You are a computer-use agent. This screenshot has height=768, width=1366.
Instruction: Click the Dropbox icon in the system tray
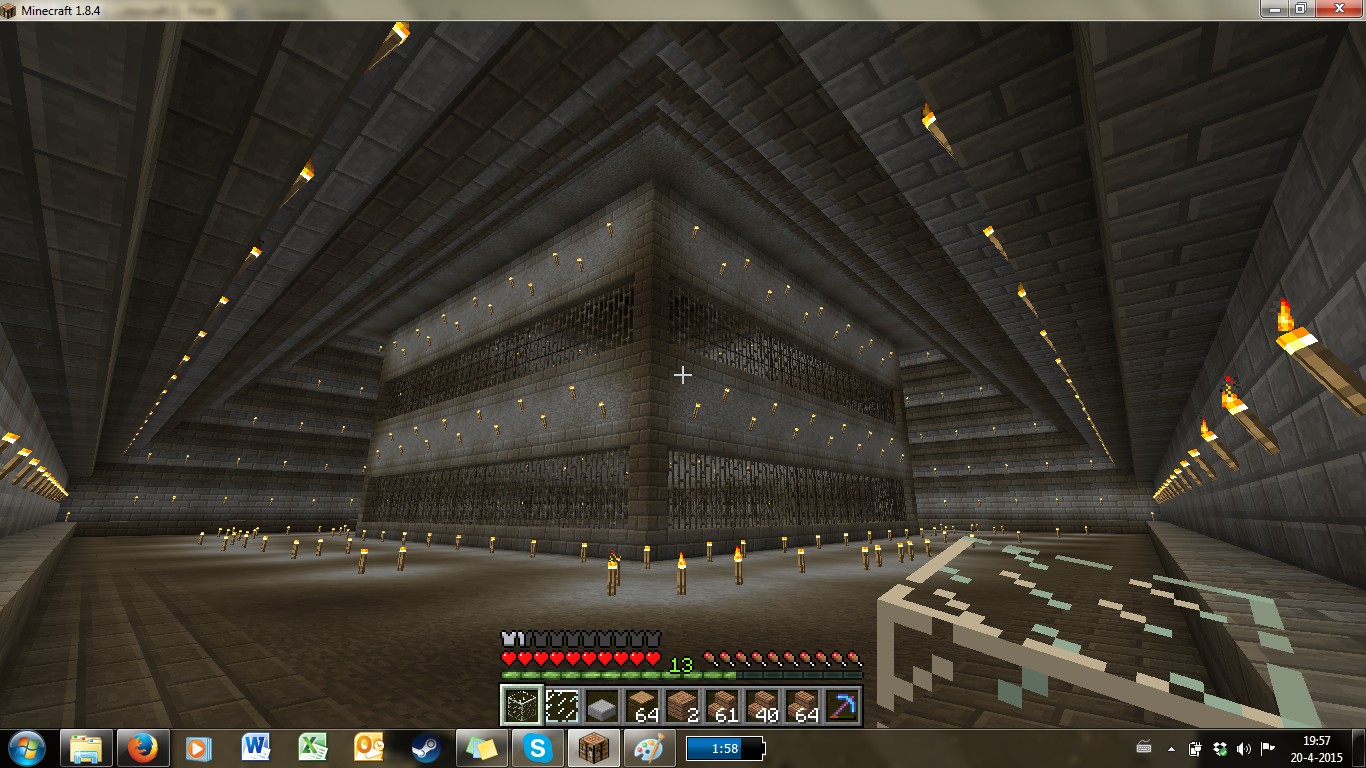[x=1218, y=747]
